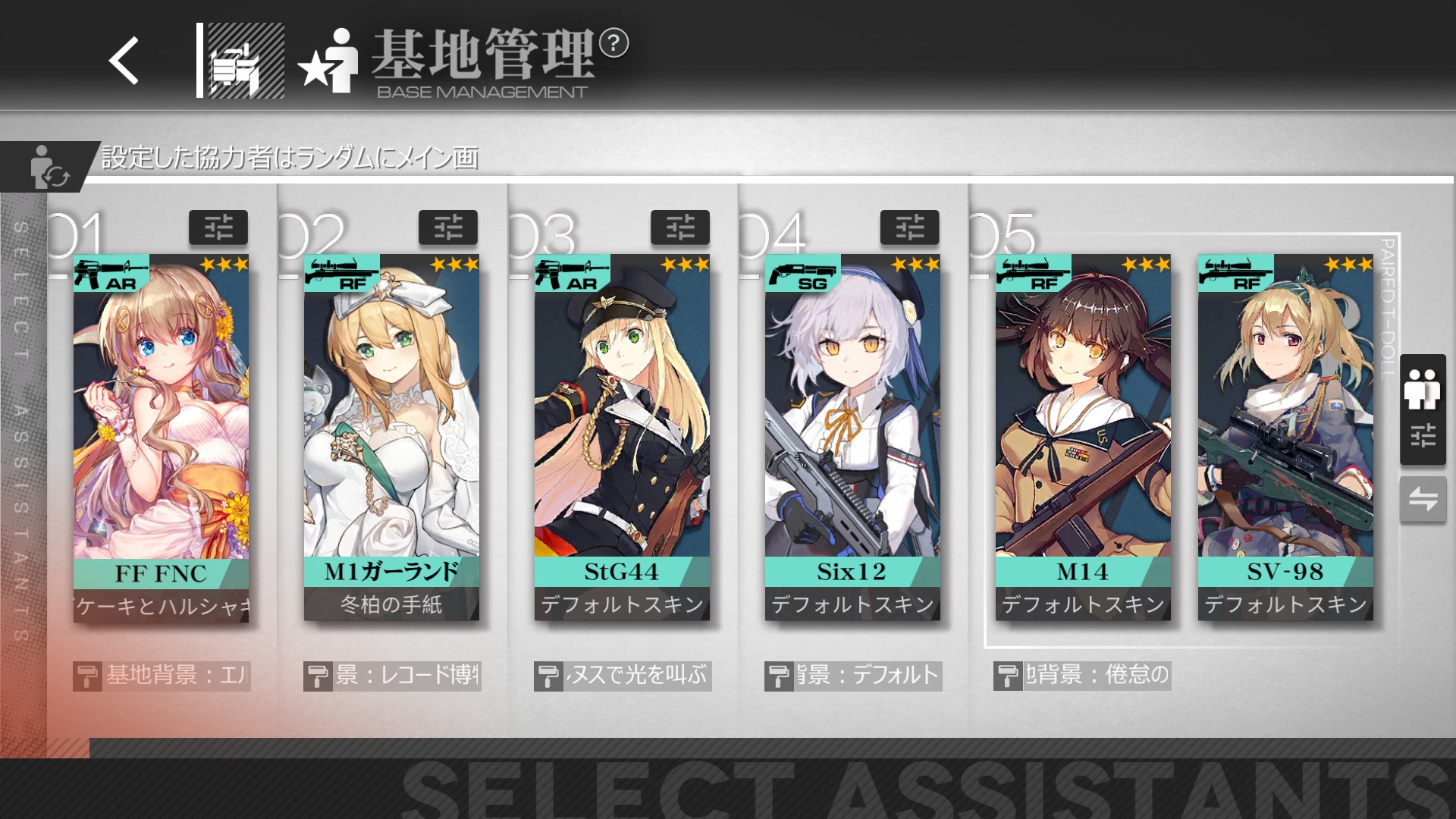Select the M14 paired doll card

pos(1083,437)
